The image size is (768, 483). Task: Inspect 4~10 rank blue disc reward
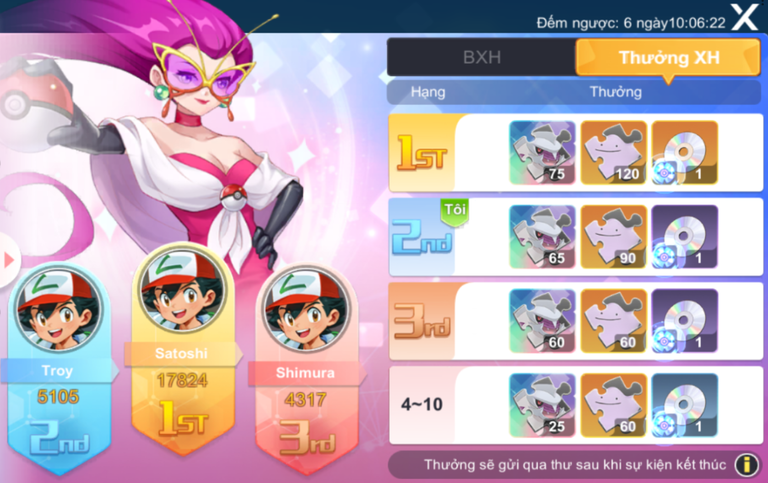coord(685,405)
